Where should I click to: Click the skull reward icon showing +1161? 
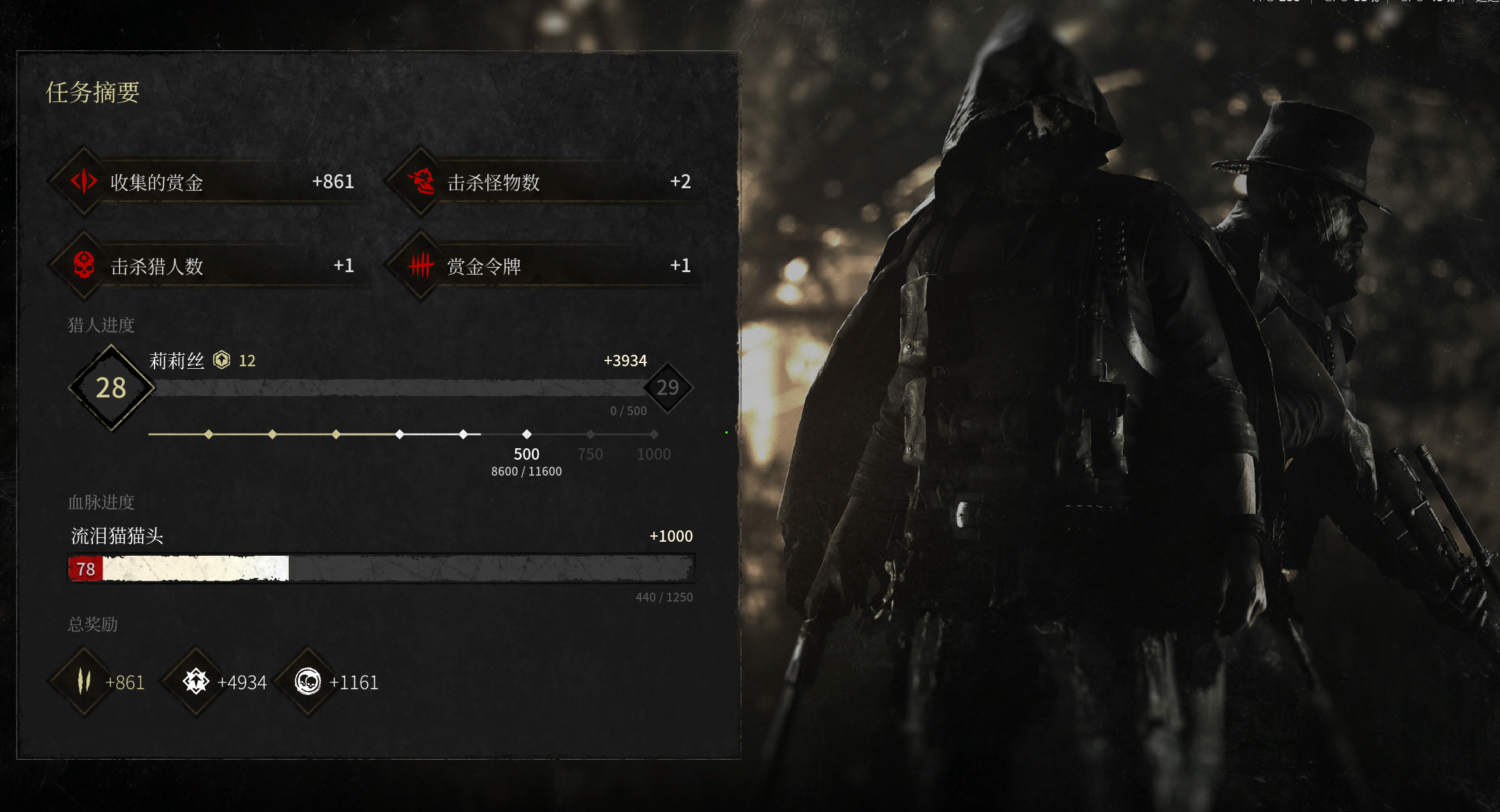point(308,682)
